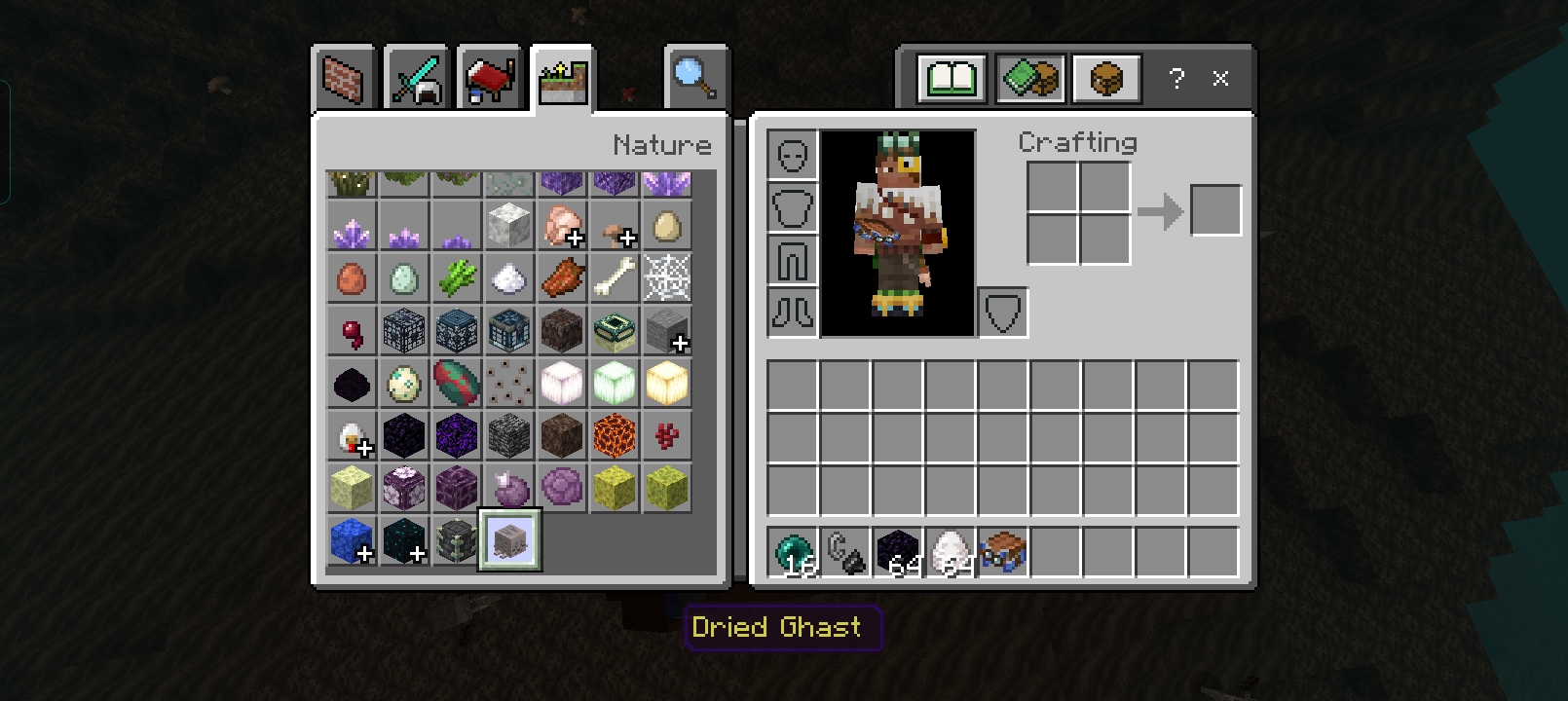1568x701 pixels.
Task: Open the magnifying glass search tab
Action: coord(695,79)
